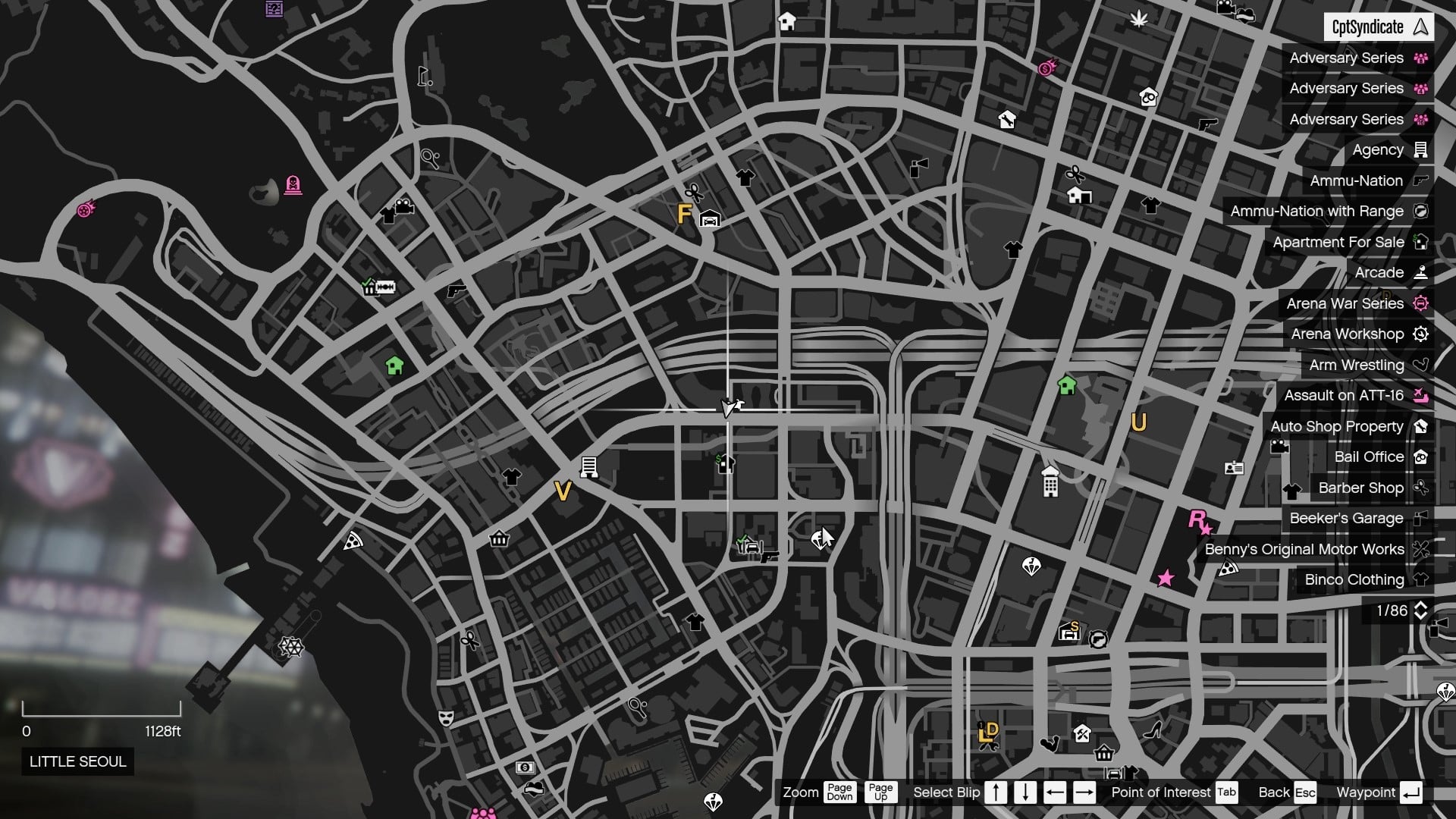Screen dimensions: 1456x819
Task: Select the Assault on ATT-16 plane icon
Action: (x=1420, y=395)
